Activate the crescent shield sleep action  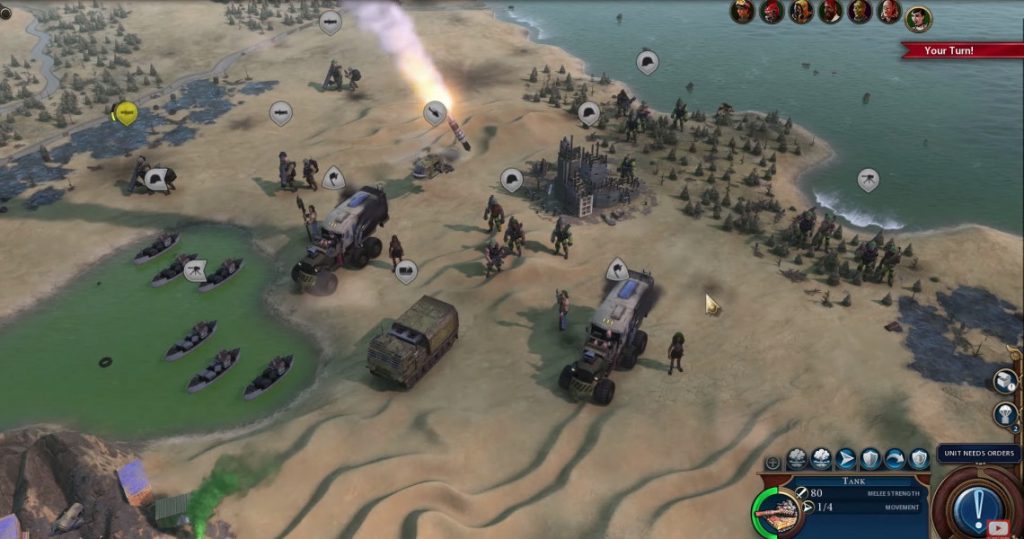[919, 459]
